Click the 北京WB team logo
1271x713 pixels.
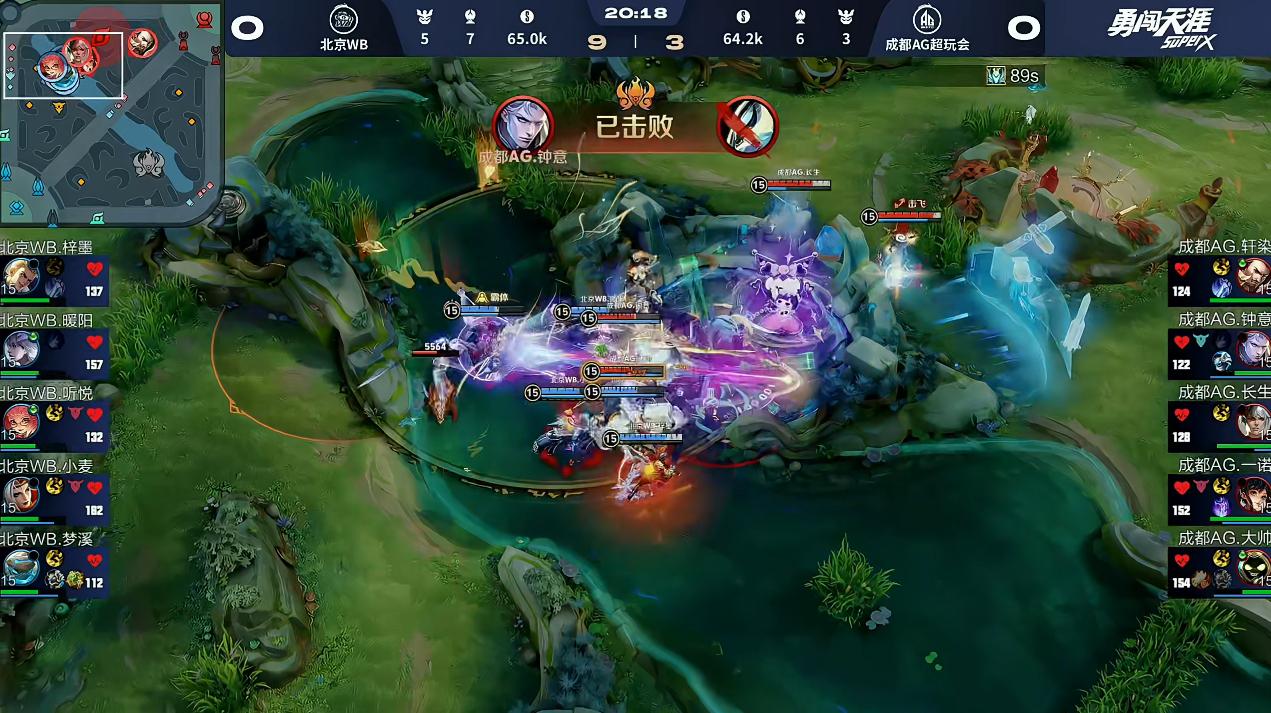(343, 19)
